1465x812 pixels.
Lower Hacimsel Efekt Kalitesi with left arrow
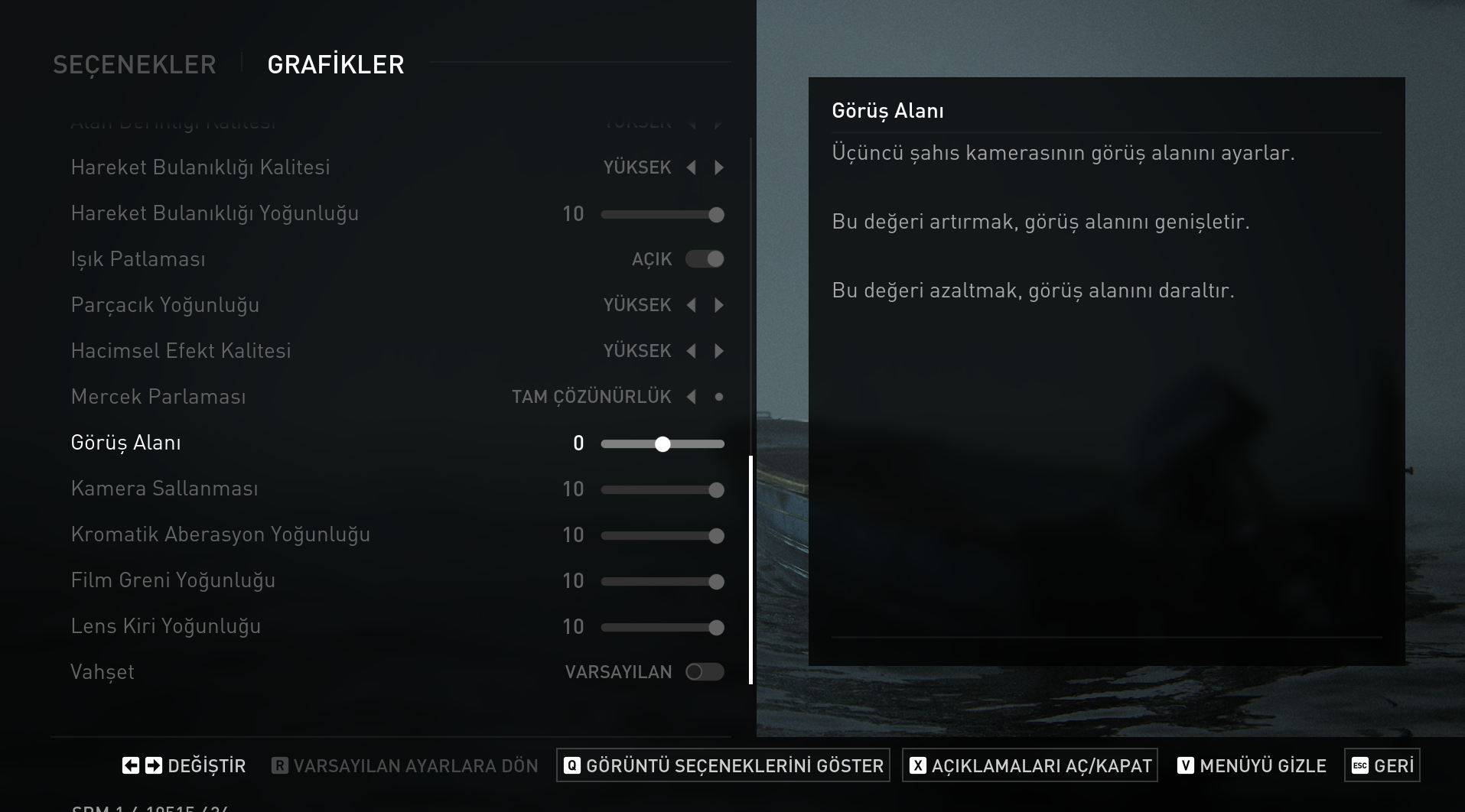click(692, 351)
